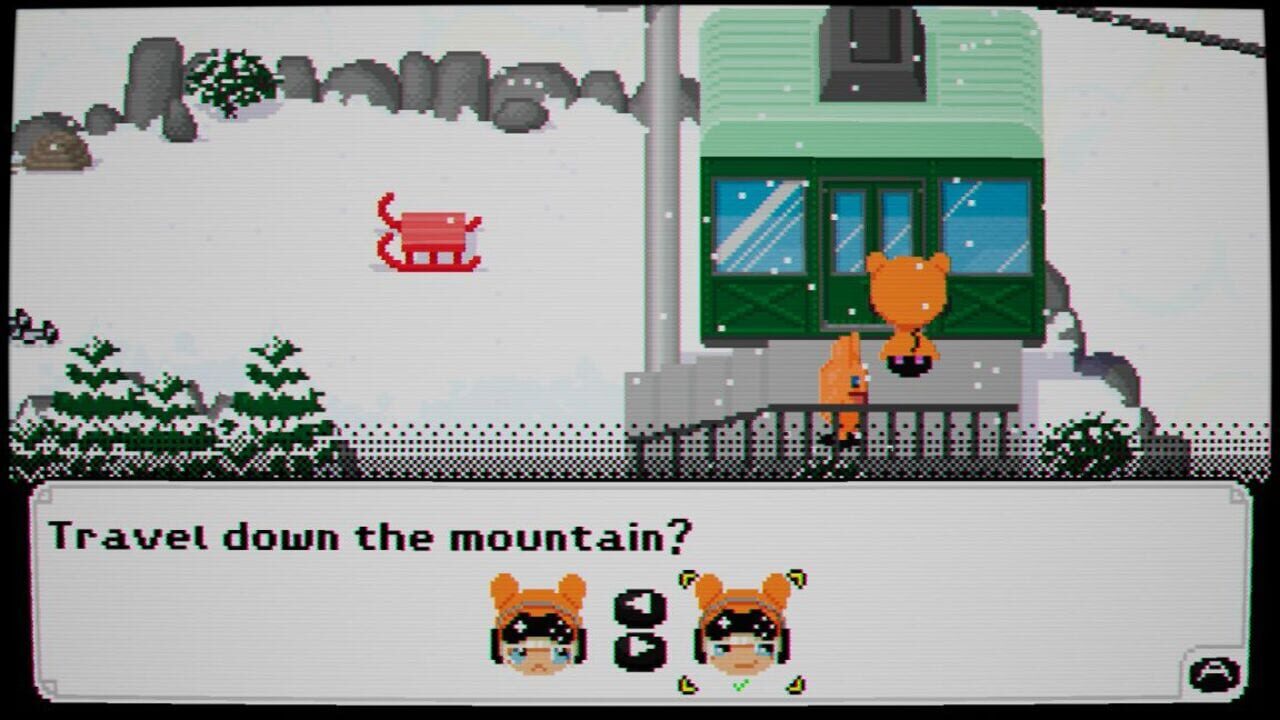This screenshot has height=720, width=1280.
Task: Click the red sled lying in the snow
Action: tap(428, 235)
